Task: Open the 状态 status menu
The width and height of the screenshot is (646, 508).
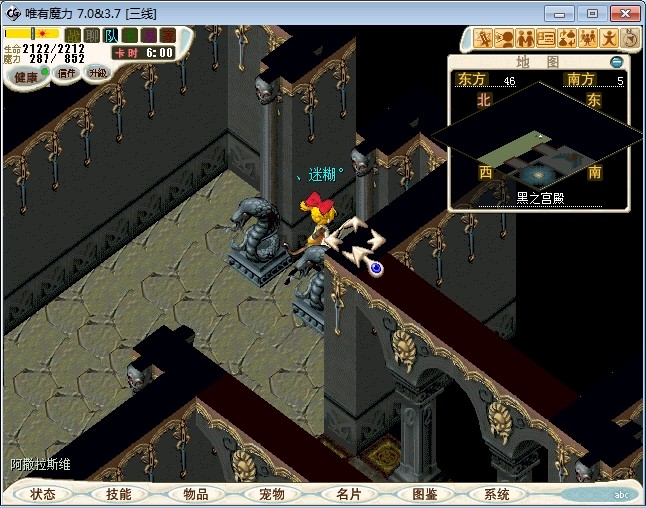Action: [44, 494]
